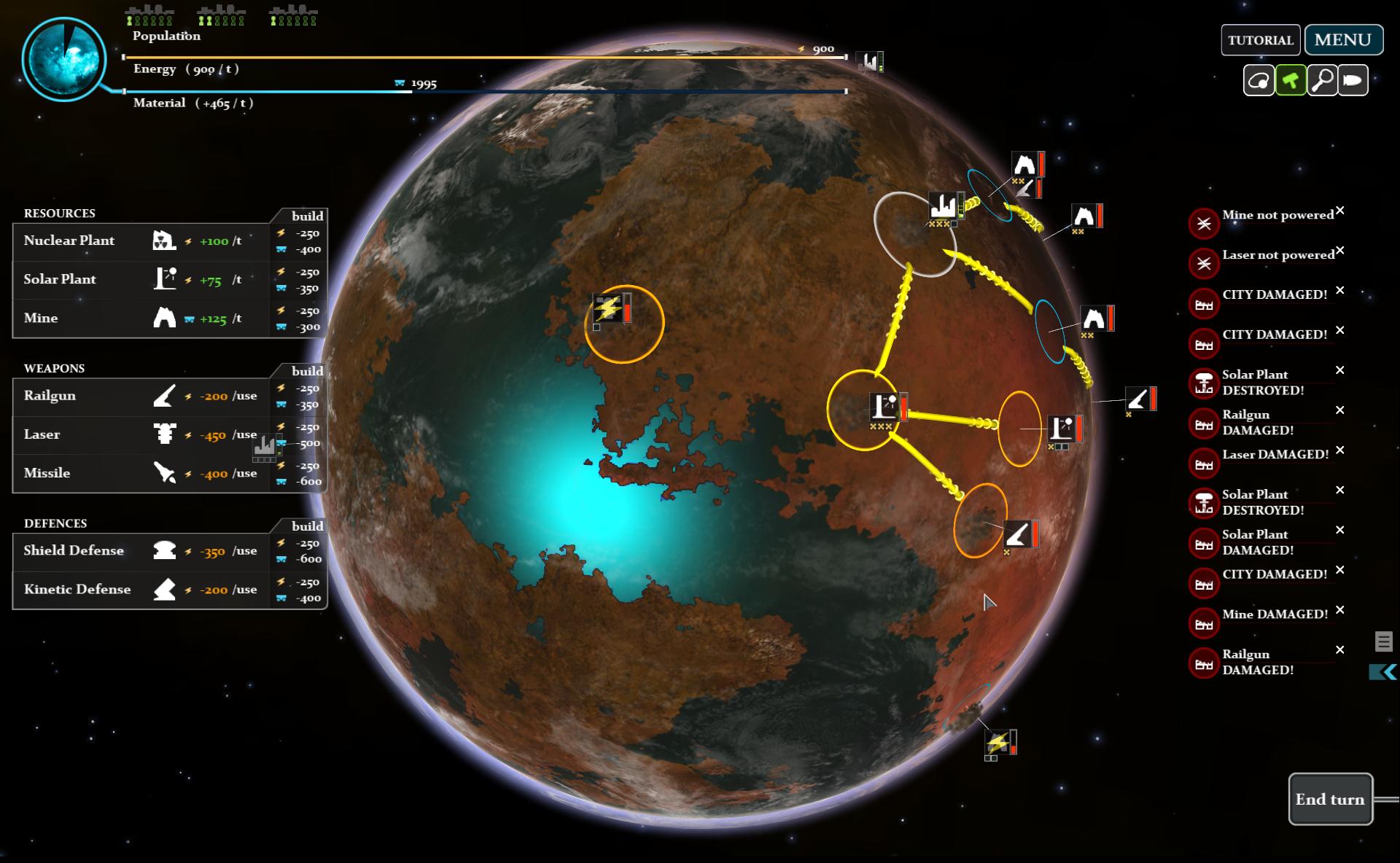Enable the magnifier inspection mode
The width and height of the screenshot is (1400, 863).
[1322, 80]
